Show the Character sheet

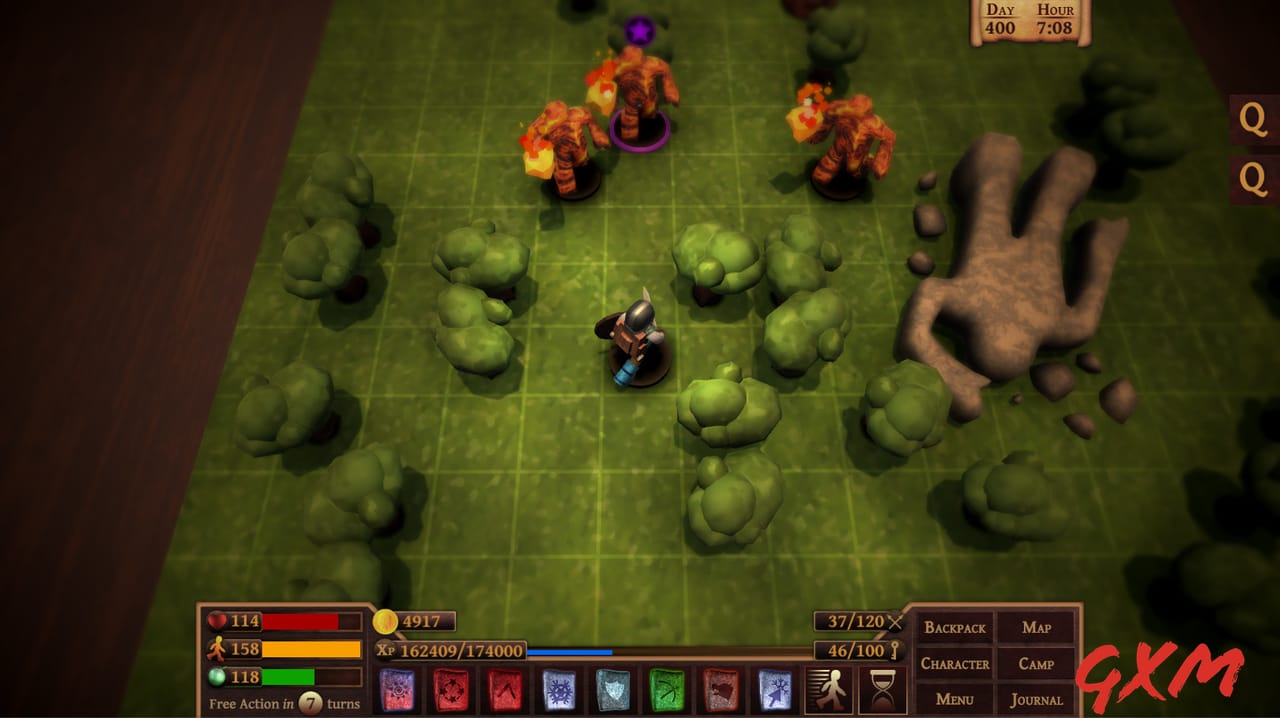pyautogui.click(x=955, y=664)
